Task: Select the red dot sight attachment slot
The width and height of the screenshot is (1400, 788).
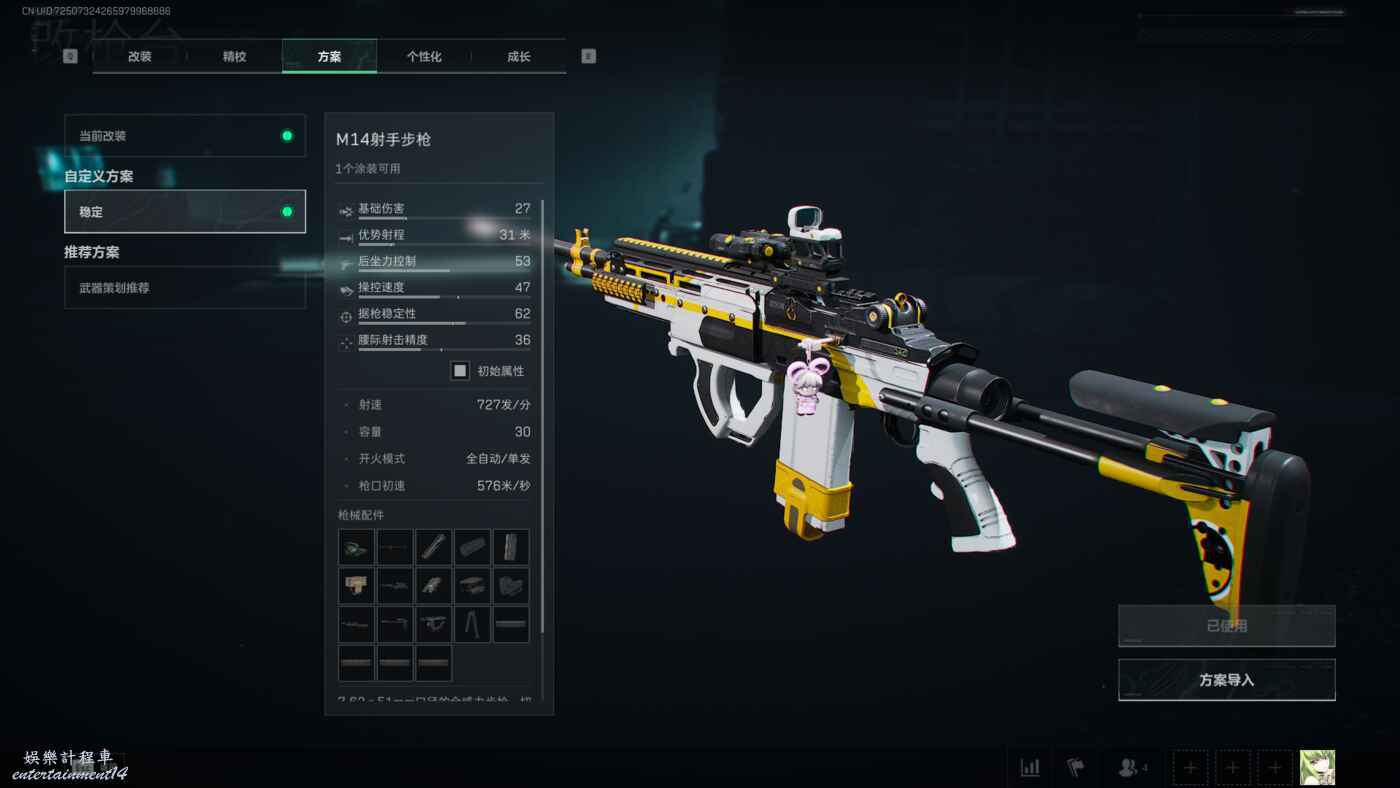Action: pos(356,548)
